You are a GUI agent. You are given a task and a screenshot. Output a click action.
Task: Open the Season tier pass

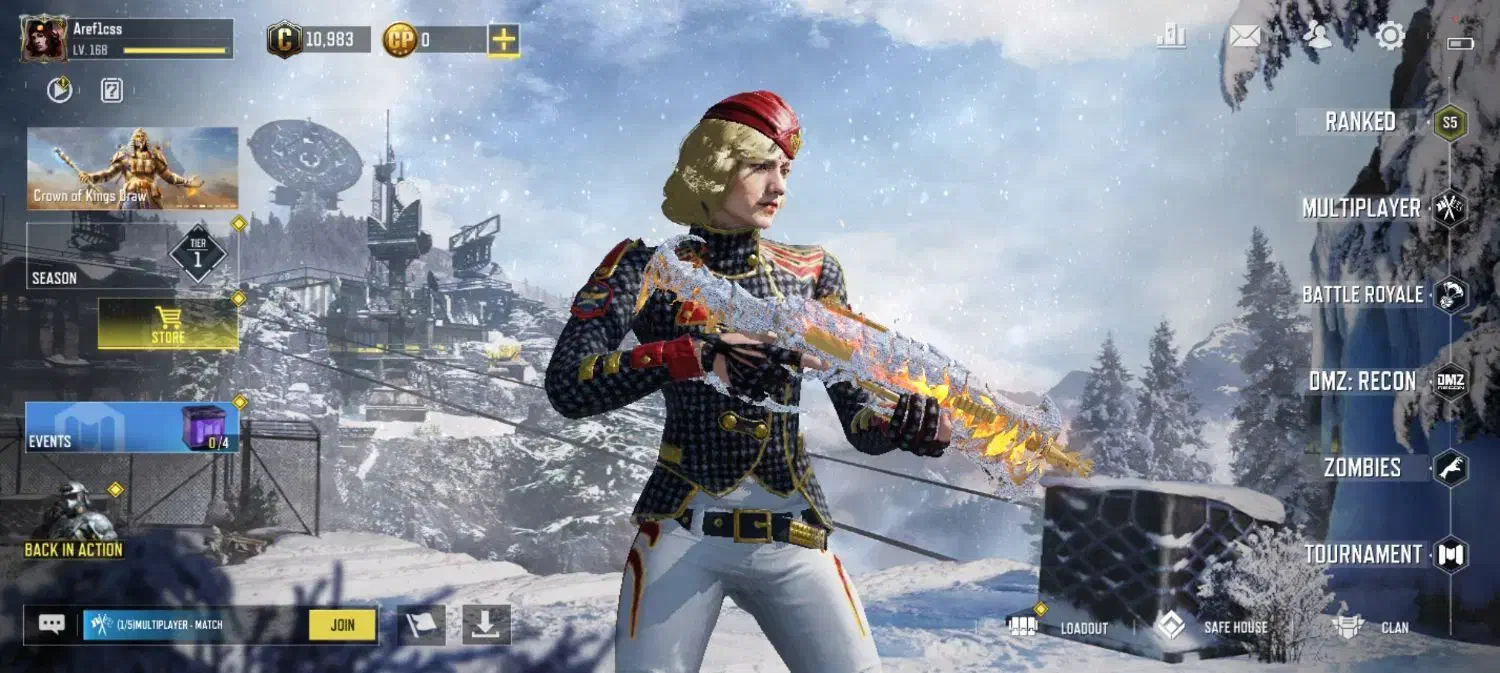click(x=132, y=256)
